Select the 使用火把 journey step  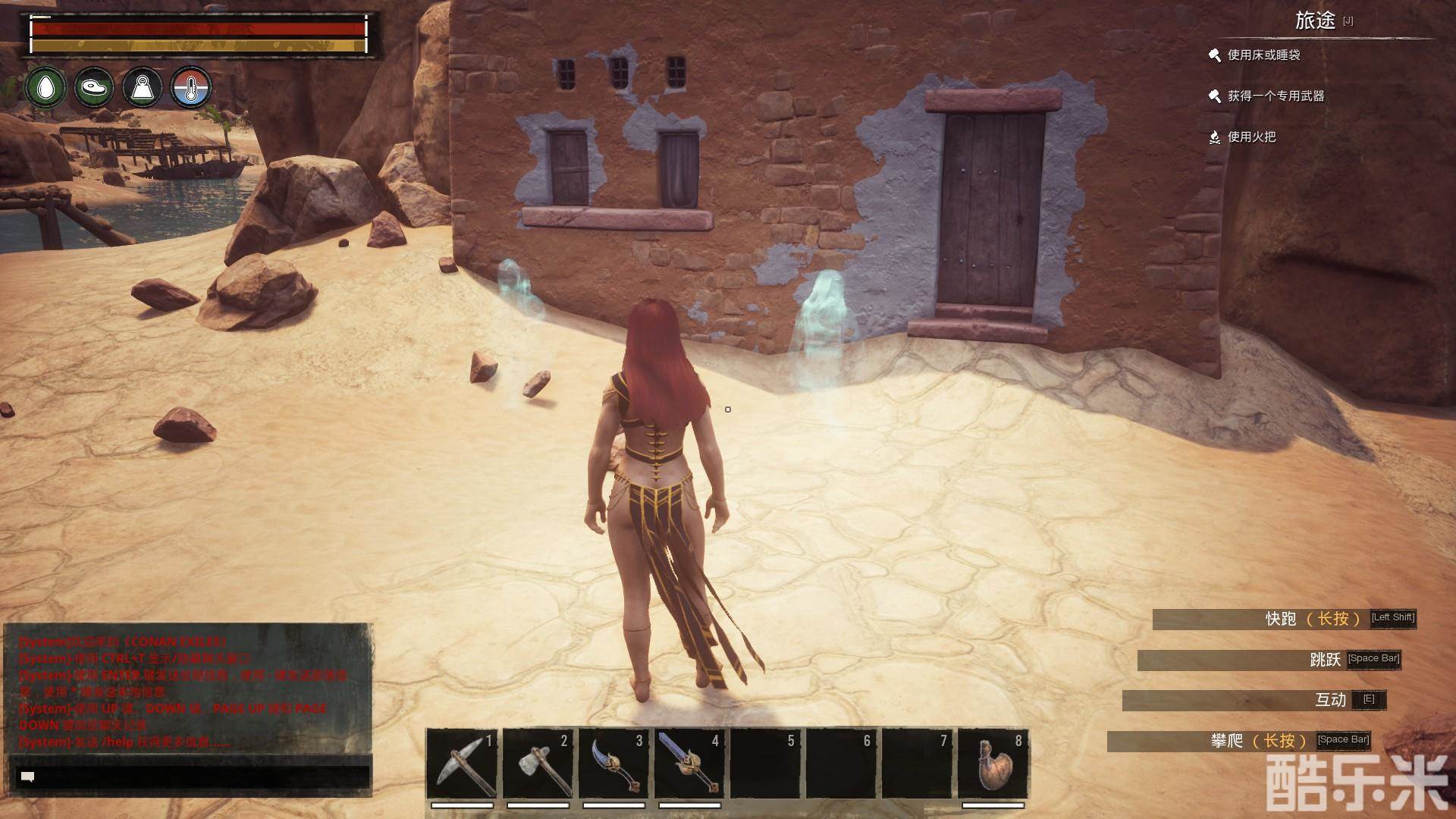point(1251,137)
